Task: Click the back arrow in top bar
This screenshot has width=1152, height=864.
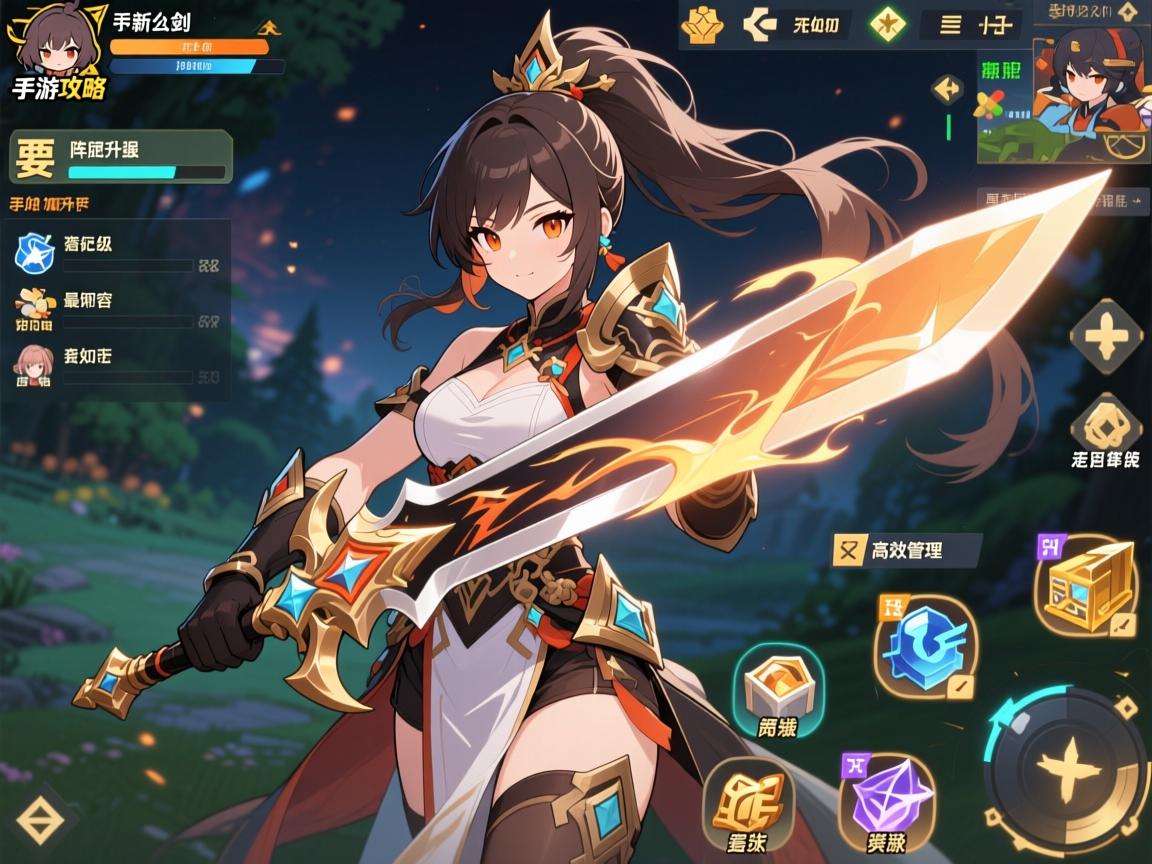Action: 761,25
